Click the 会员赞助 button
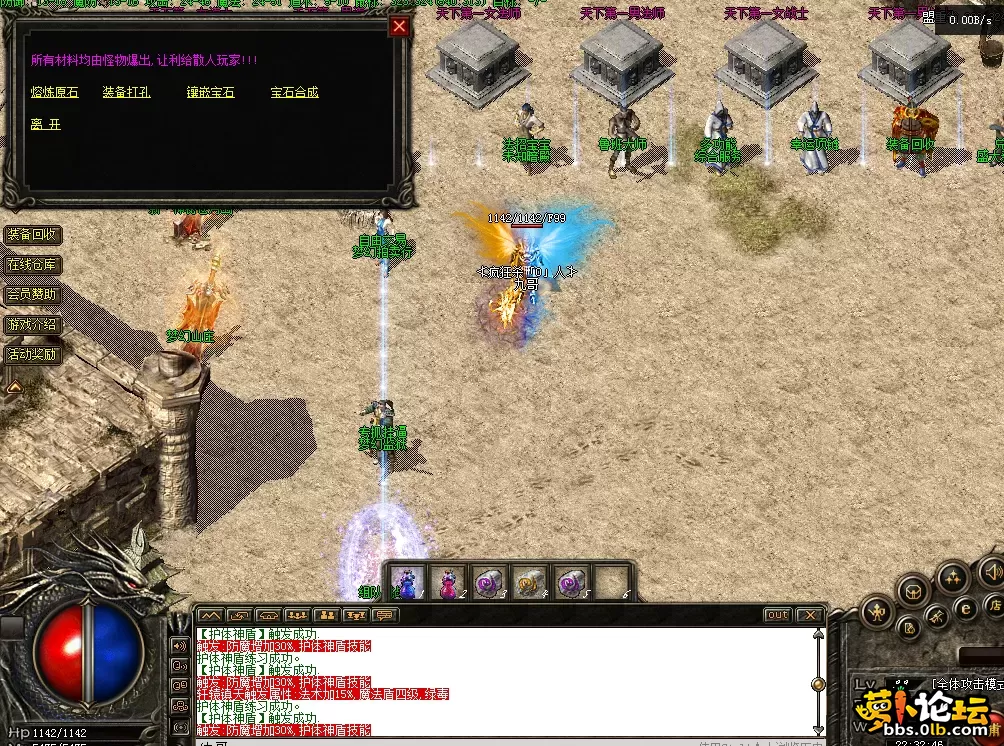 [x=33, y=295]
